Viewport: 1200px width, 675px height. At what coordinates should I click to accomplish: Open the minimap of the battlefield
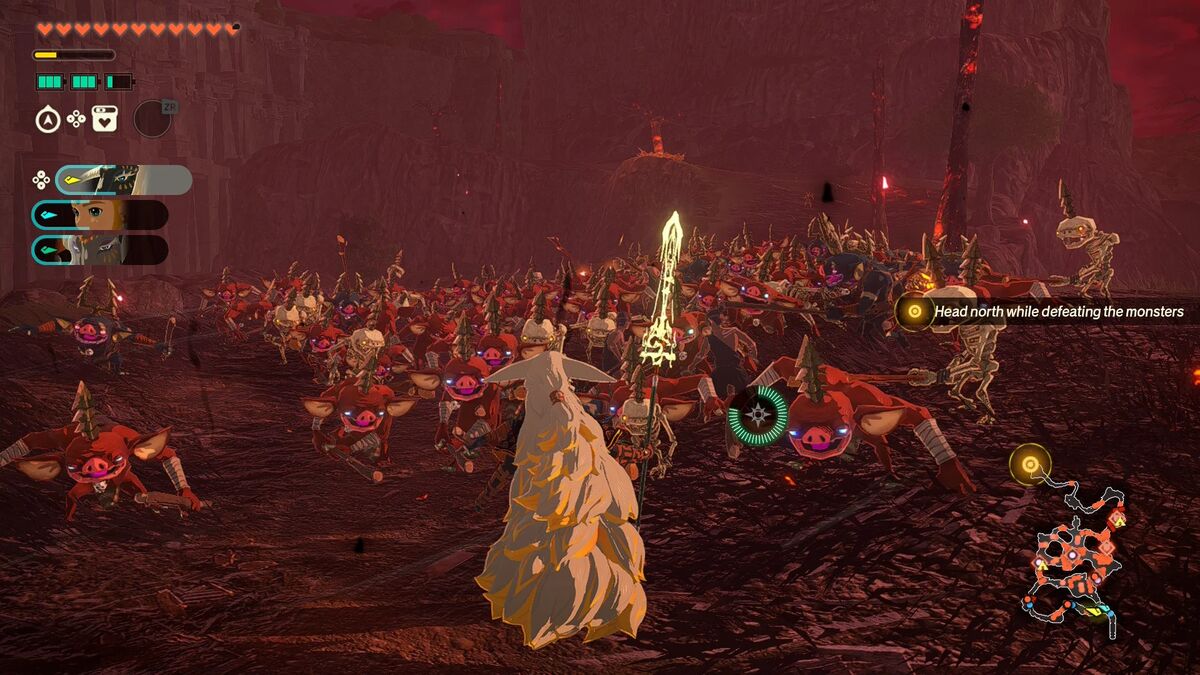pyautogui.click(x=1075, y=555)
